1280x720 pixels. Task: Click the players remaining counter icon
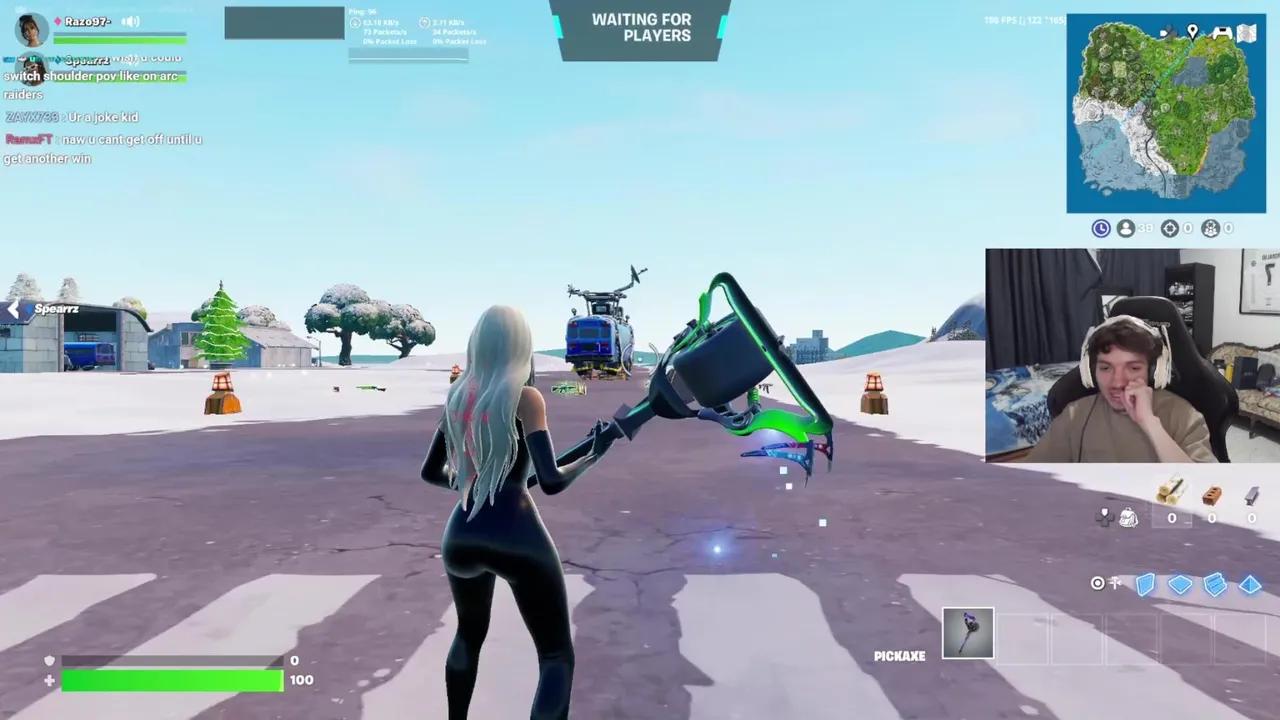coord(1125,228)
